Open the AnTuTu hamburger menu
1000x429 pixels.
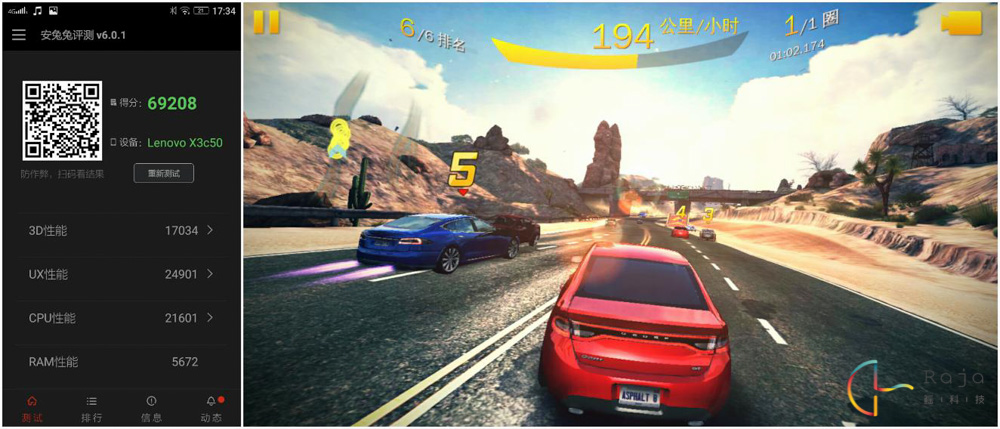pos(19,35)
